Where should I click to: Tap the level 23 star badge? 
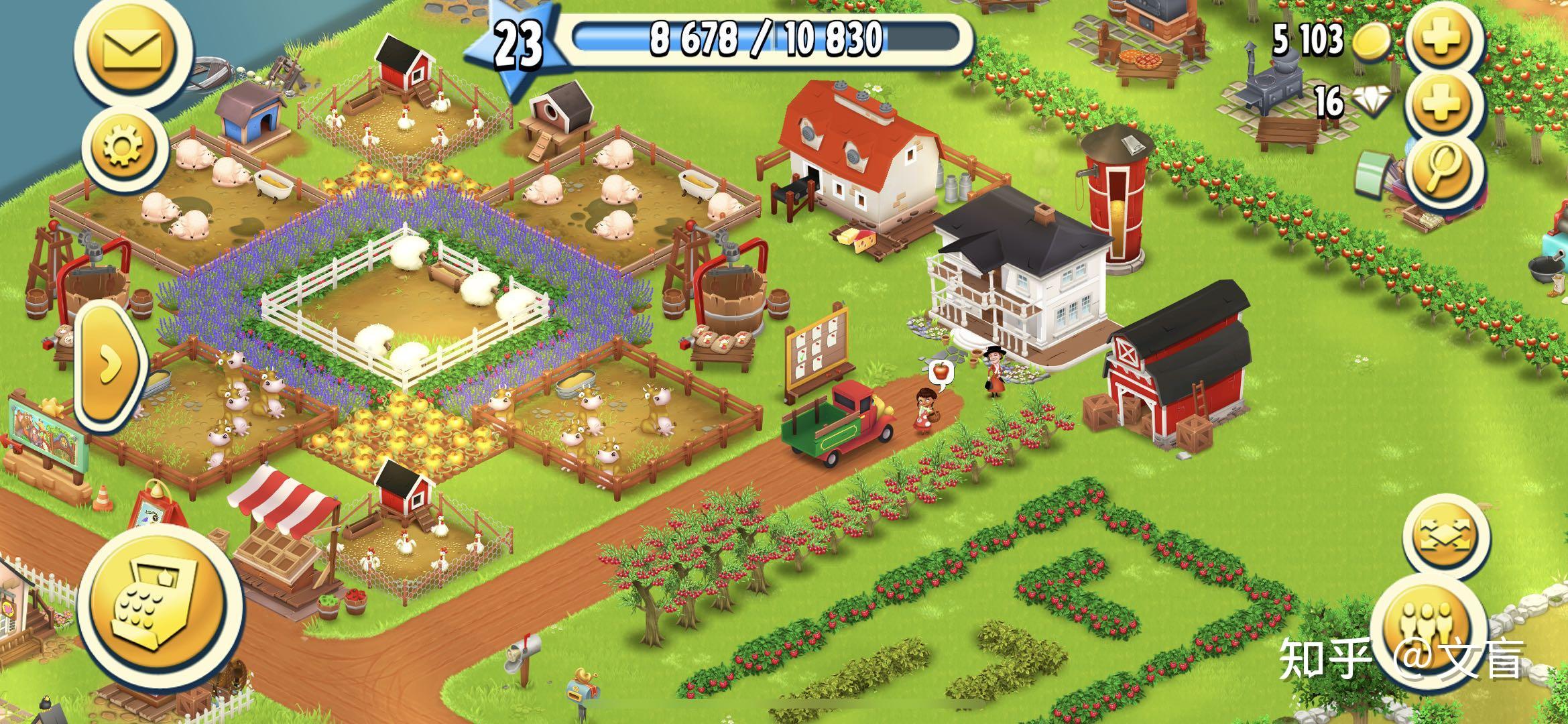tap(518, 46)
